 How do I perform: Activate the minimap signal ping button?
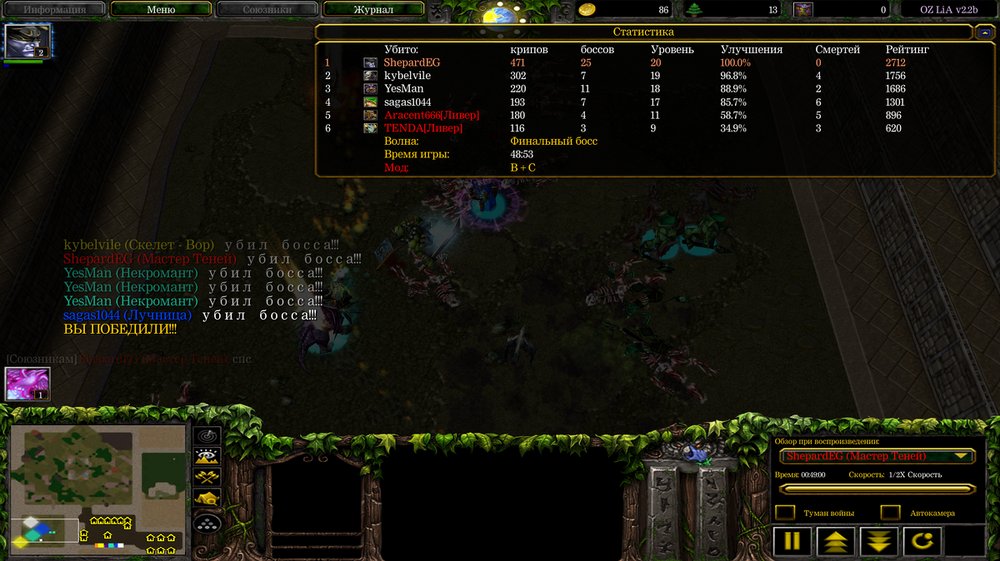tap(207, 436)
